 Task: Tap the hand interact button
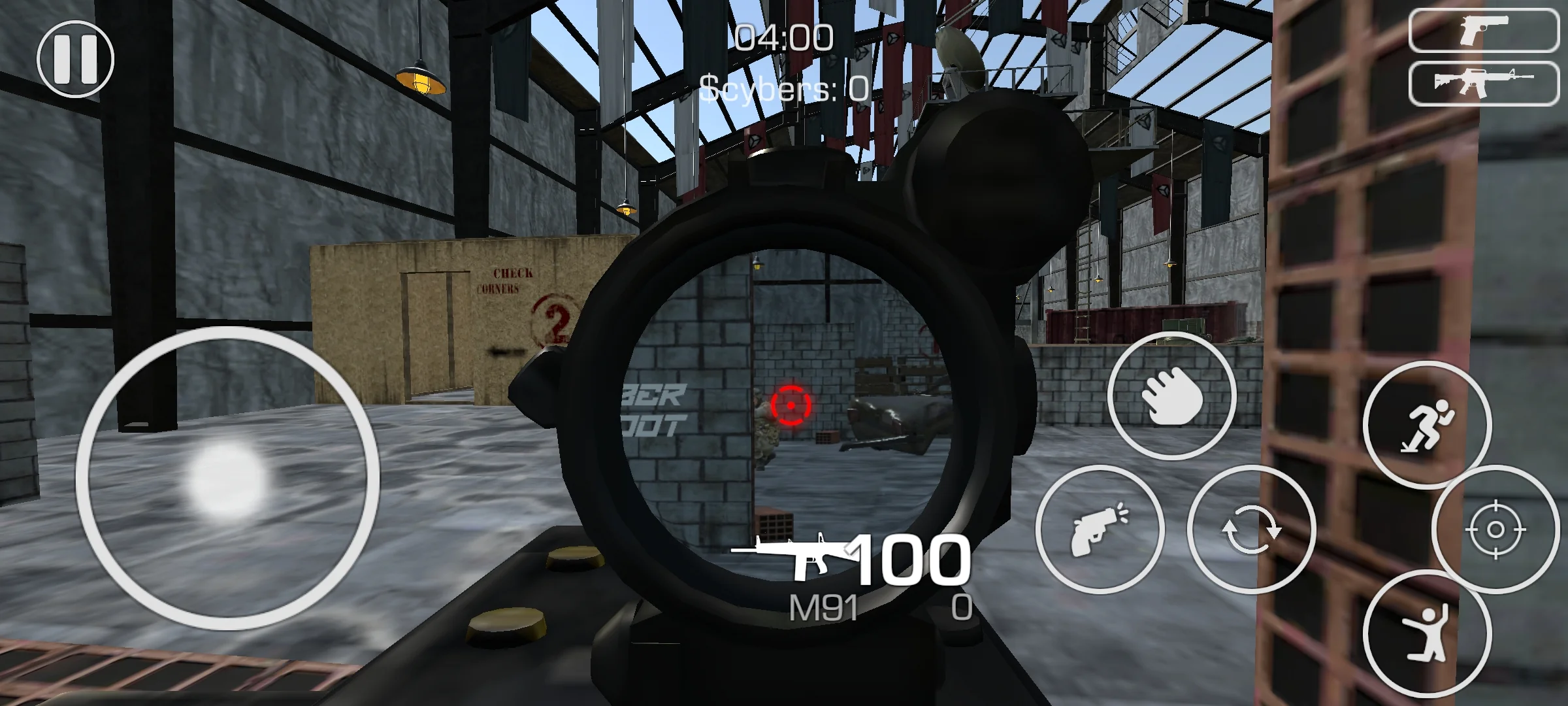point(1171,395)
